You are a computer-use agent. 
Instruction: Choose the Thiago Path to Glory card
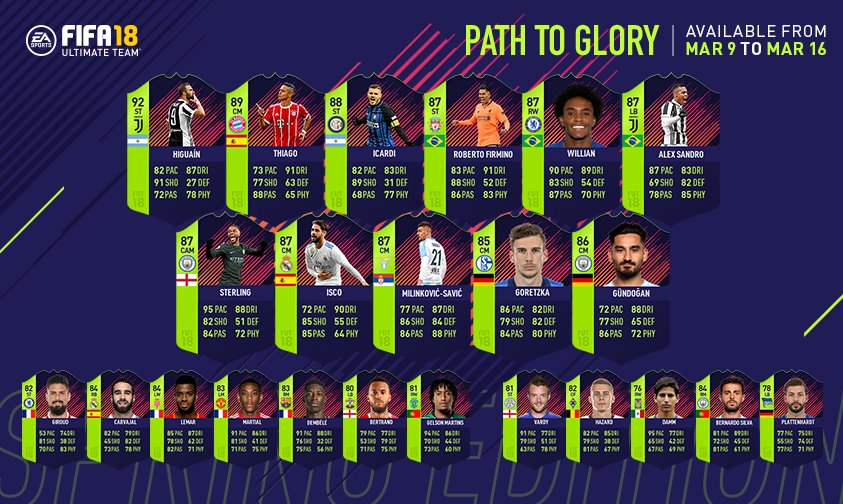coord(270,143)
